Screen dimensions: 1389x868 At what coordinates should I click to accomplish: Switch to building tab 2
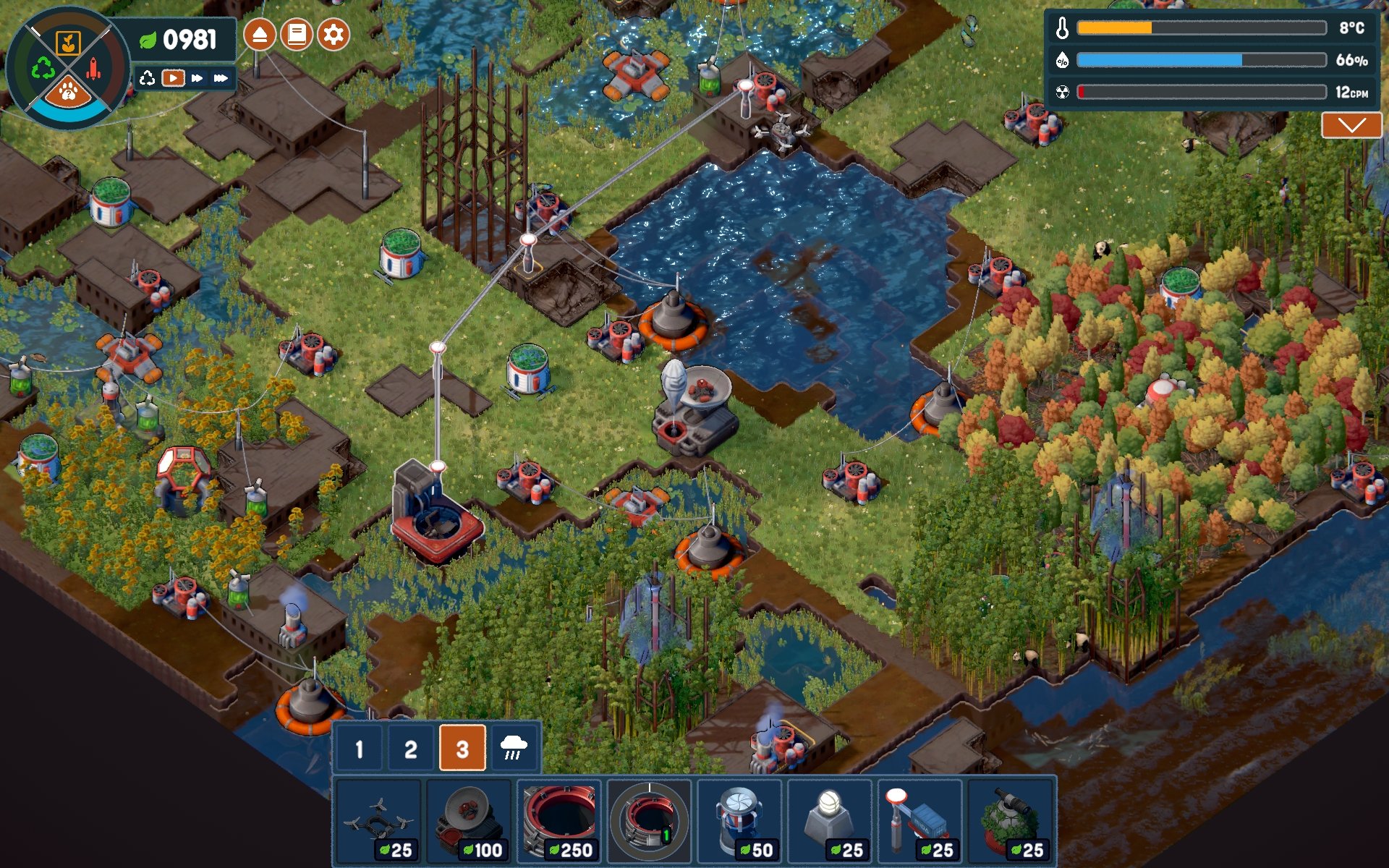410,749
